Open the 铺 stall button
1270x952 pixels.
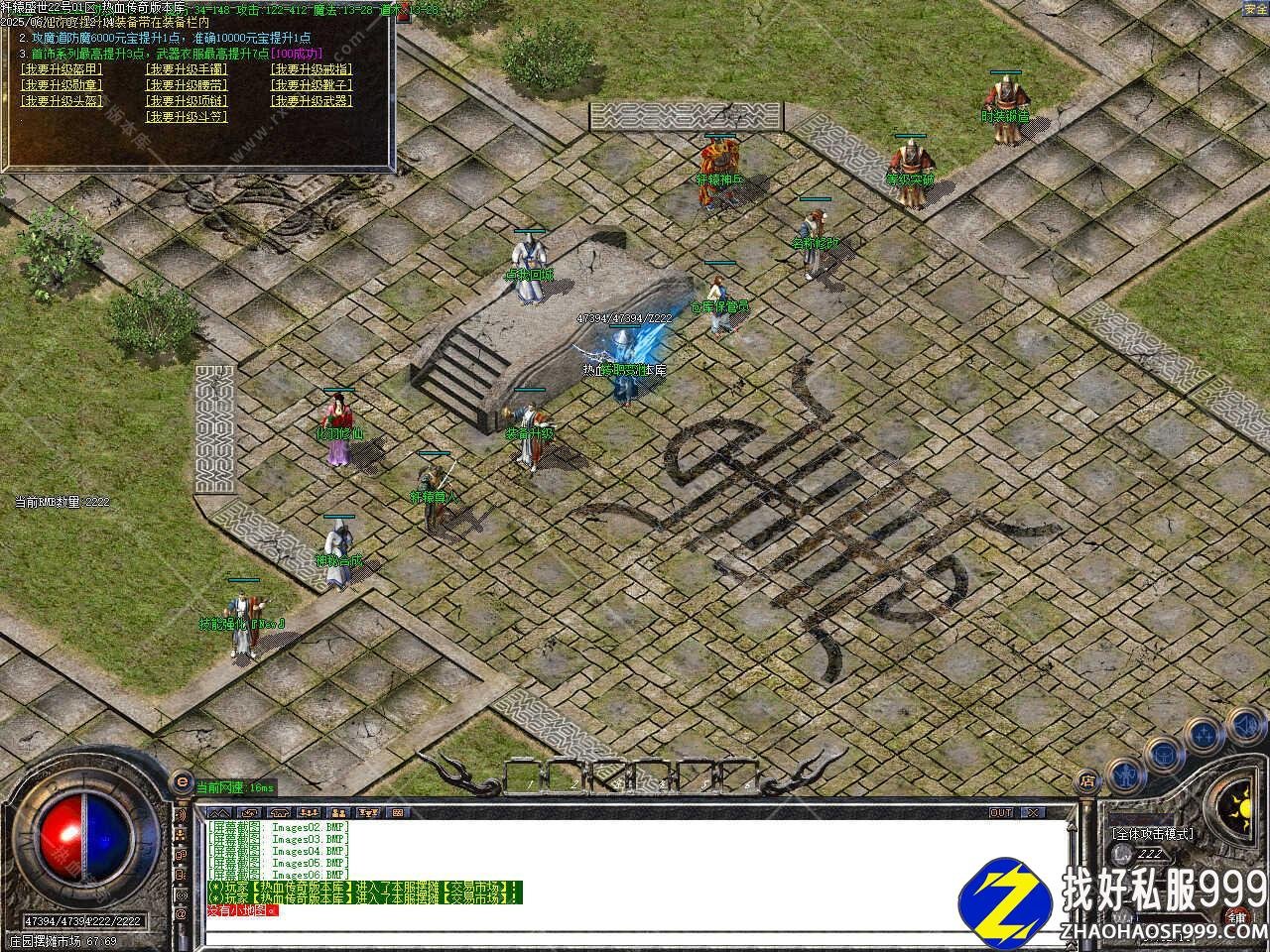pyautogui.click(x=1236, y=918)
